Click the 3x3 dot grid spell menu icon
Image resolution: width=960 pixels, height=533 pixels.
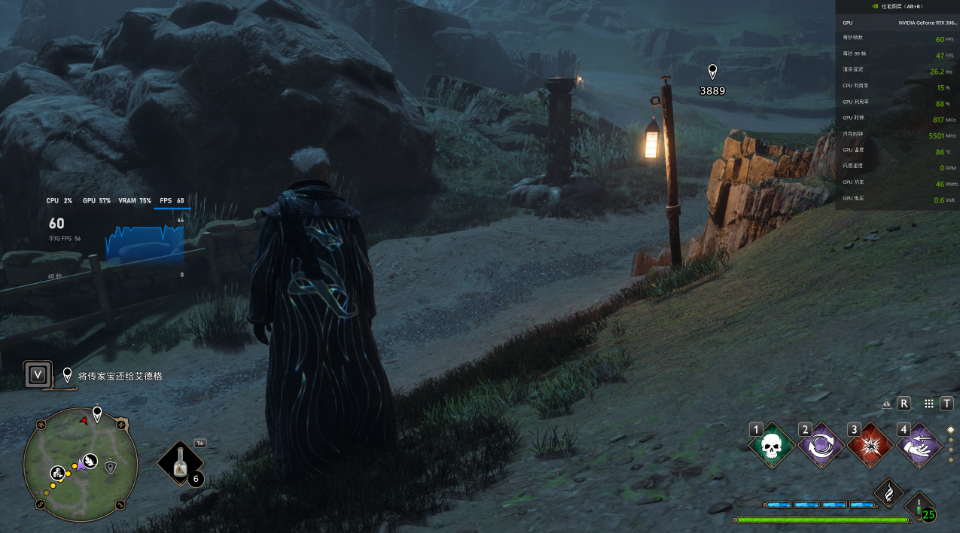pyautogui.click(x=929, y=403)
